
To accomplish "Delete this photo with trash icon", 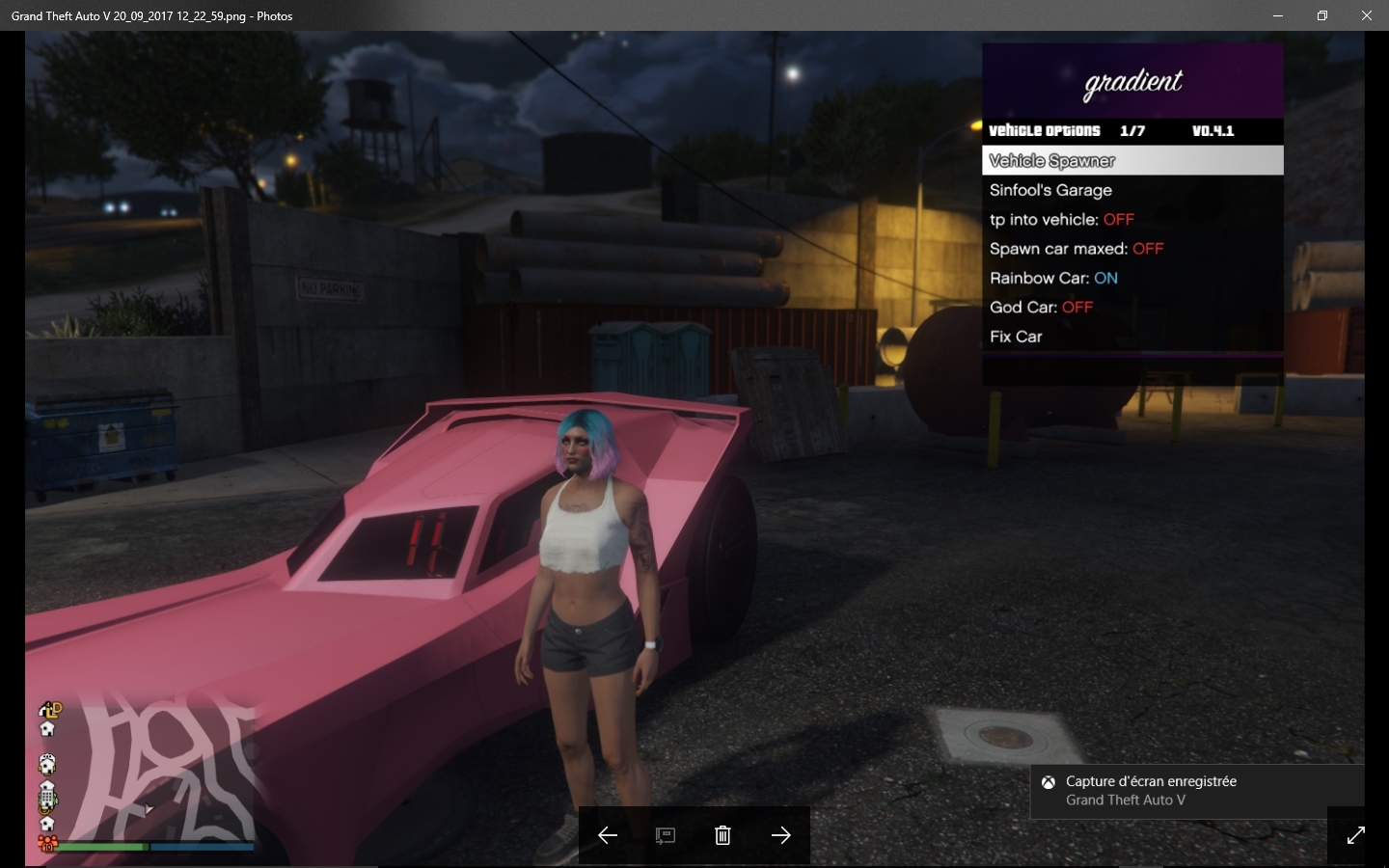I will pyautogui.click(x=722, y=835).
